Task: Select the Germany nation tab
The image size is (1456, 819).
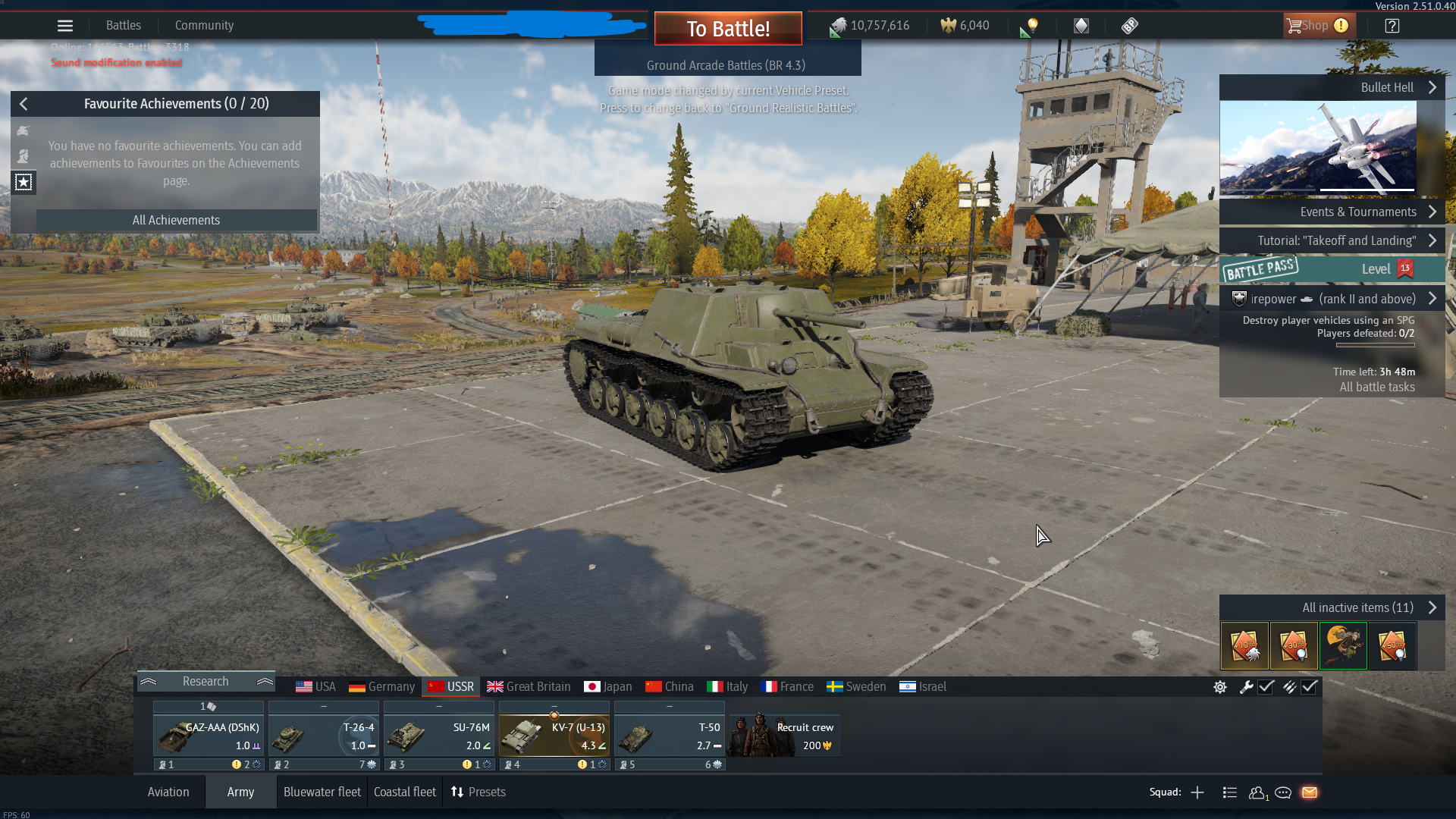Action: (382, 686)
